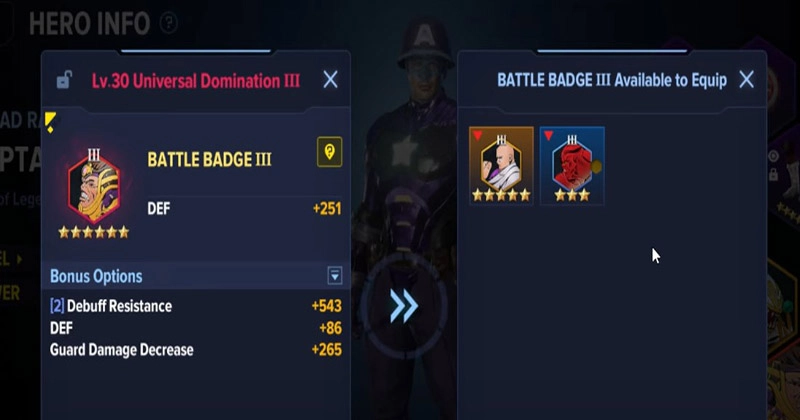800x420 pixels.
Task: Open Hero Info help question mark
Action: (x=169, y=22)
